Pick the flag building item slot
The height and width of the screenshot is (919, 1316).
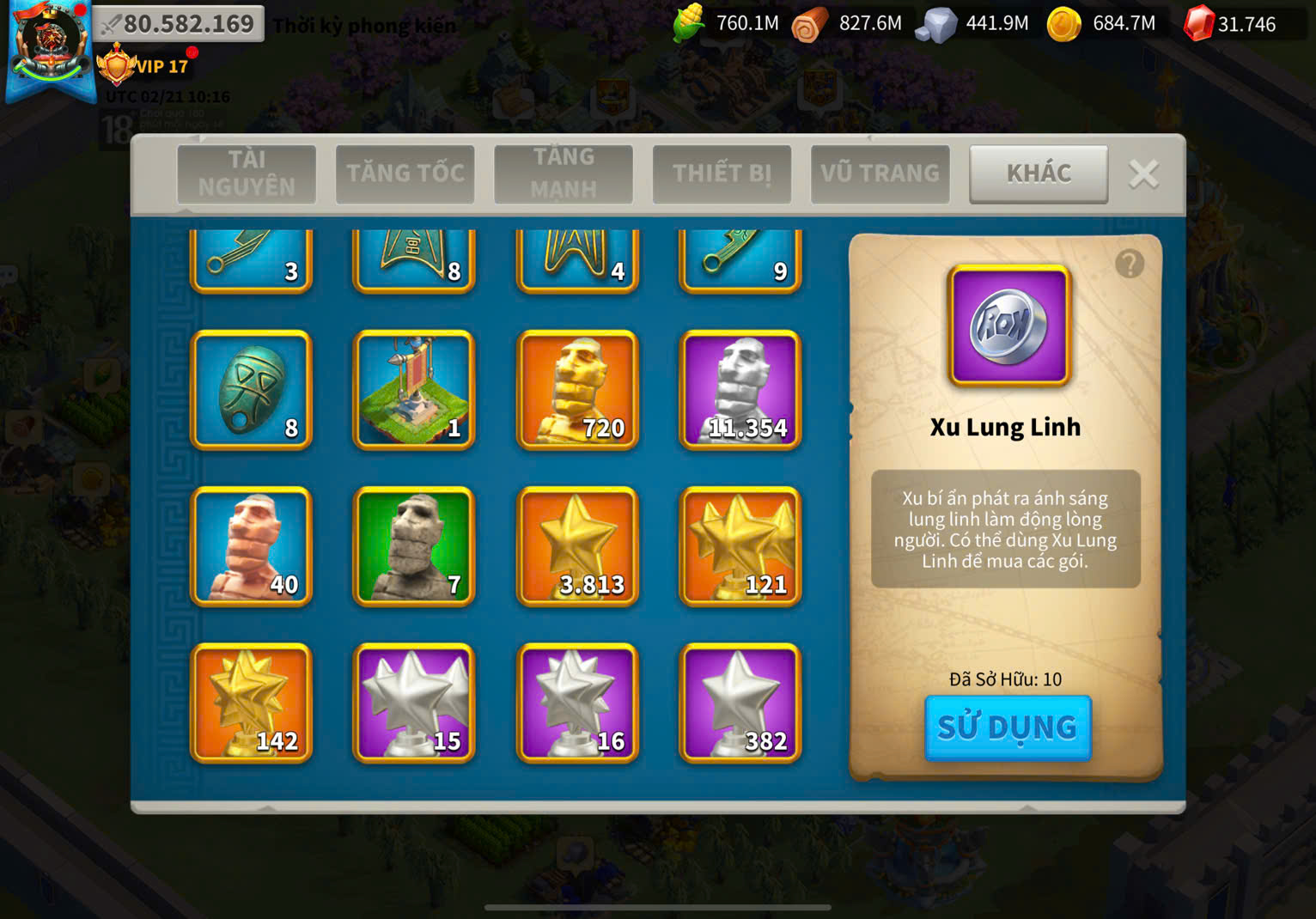(x=414, y=390)
